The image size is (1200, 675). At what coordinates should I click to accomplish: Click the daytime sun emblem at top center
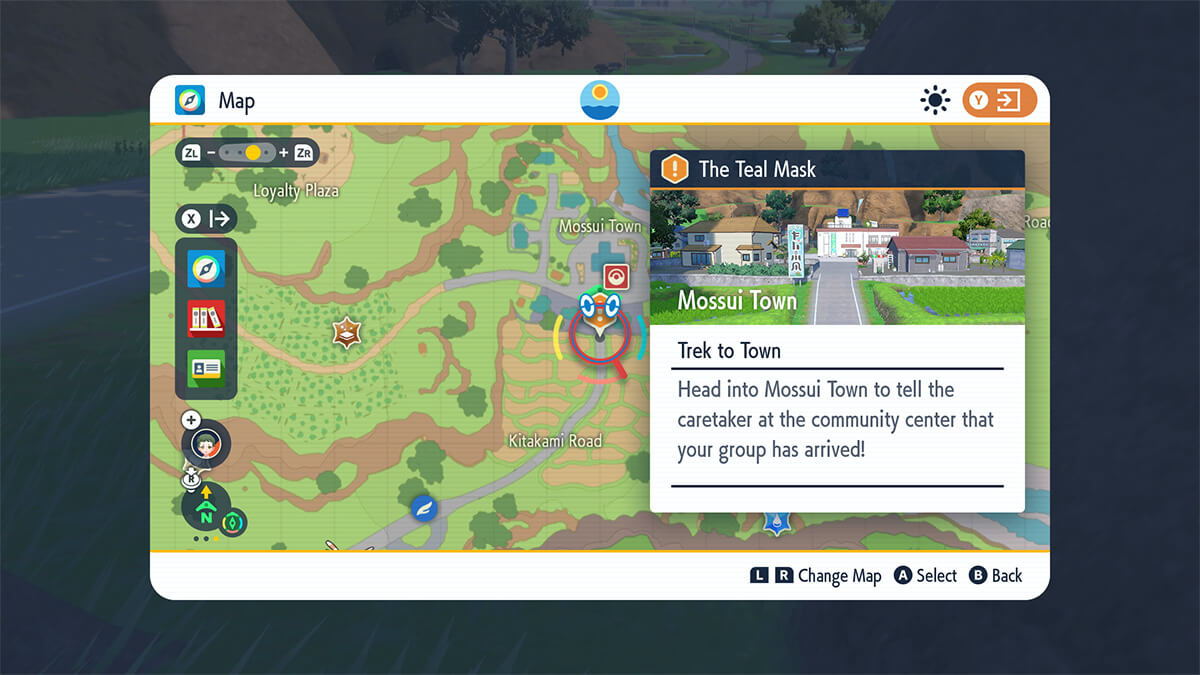coord(600,100)
